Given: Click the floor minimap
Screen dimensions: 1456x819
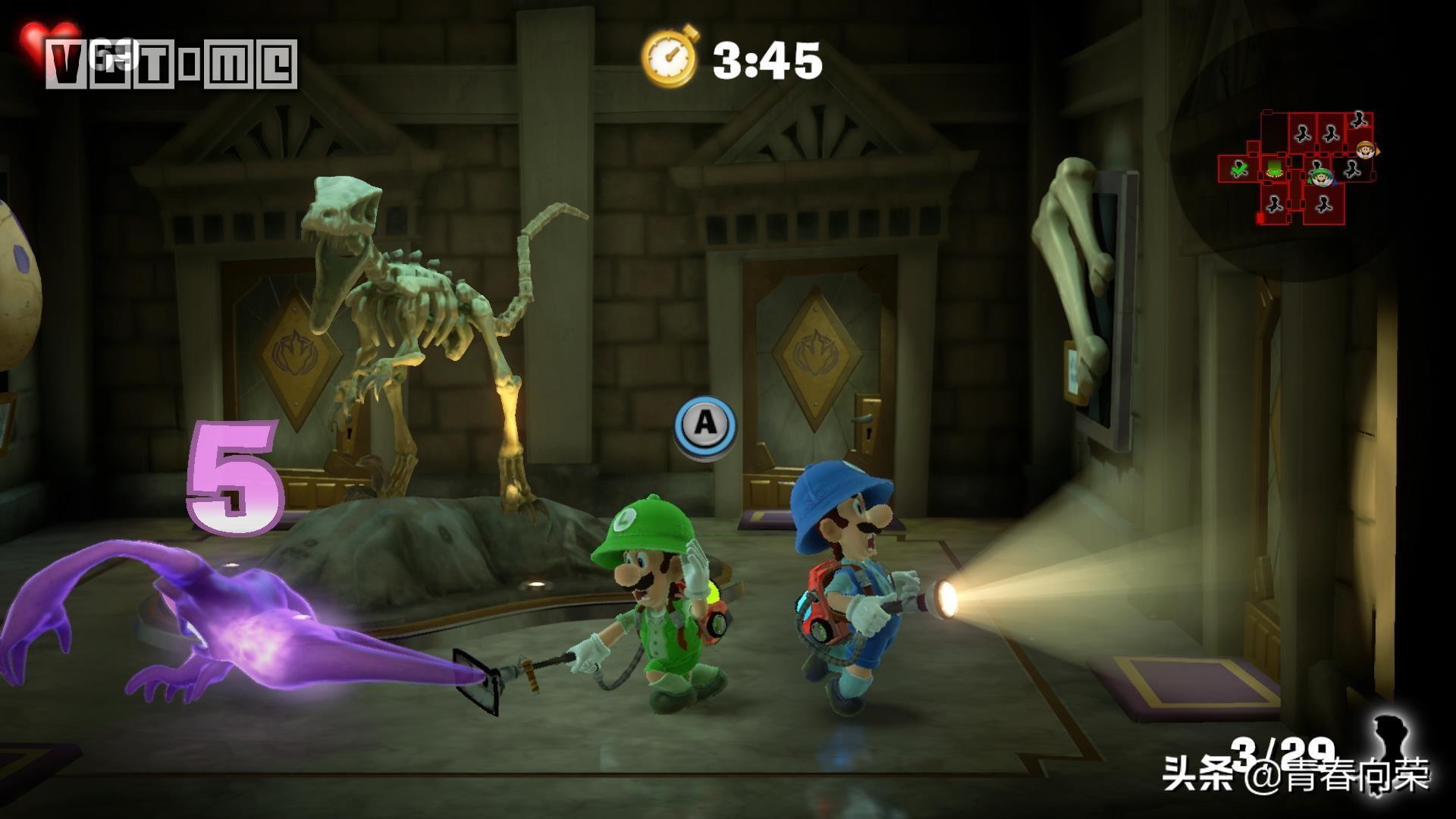Looking at the screenshot, I should [x=1297, y=168].
